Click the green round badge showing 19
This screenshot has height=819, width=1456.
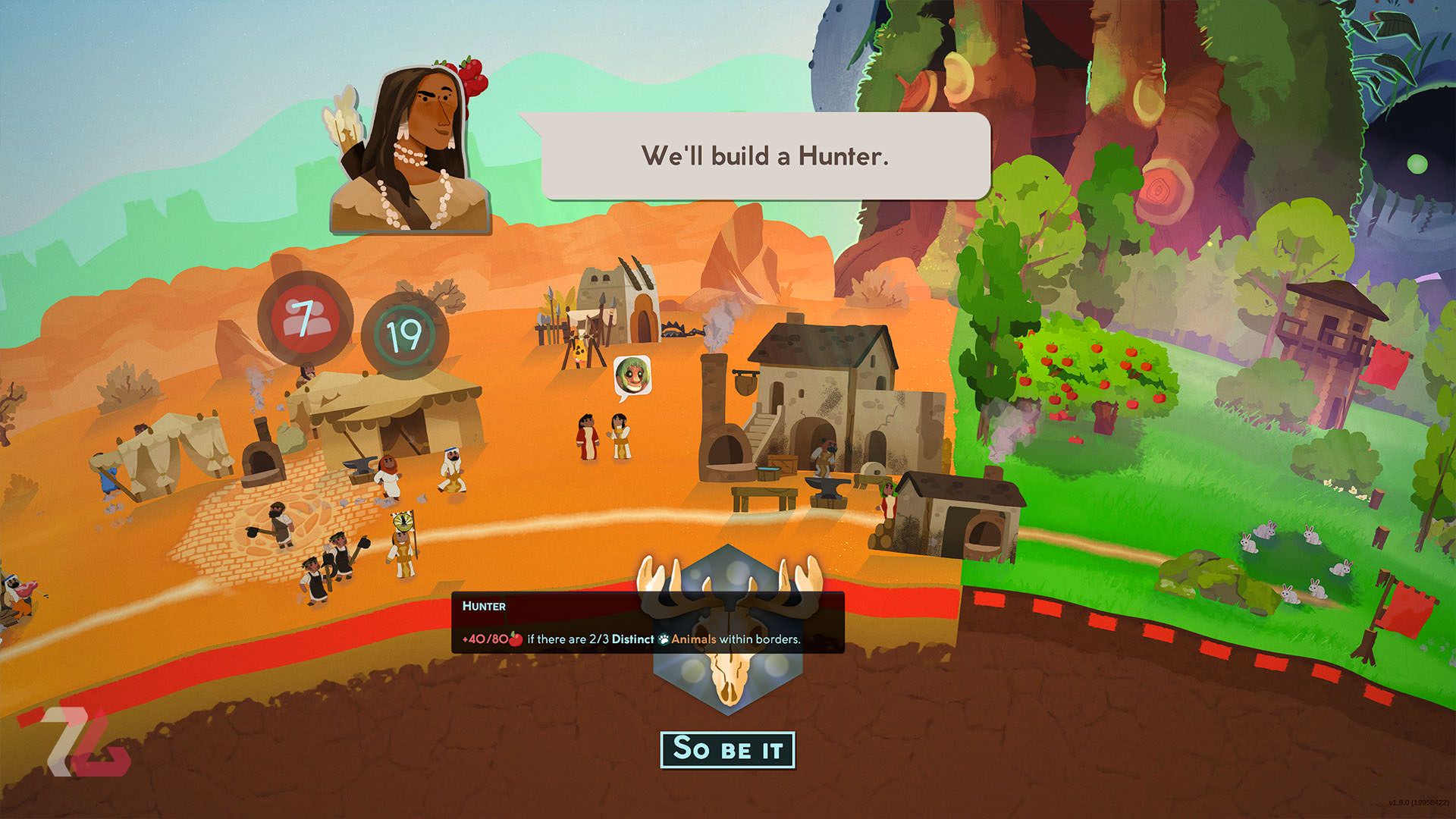(x=404, y=334)
